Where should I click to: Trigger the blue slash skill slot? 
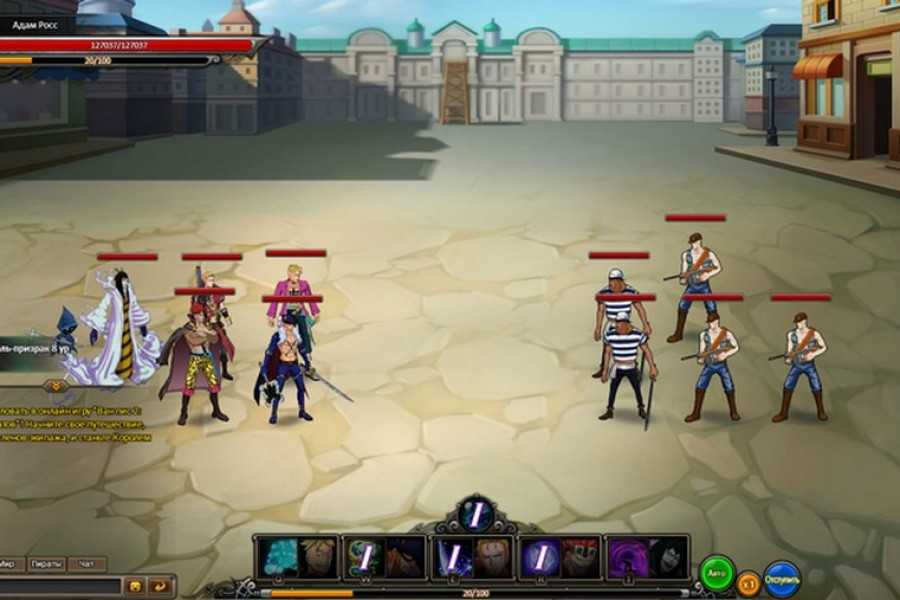point(451,558)
